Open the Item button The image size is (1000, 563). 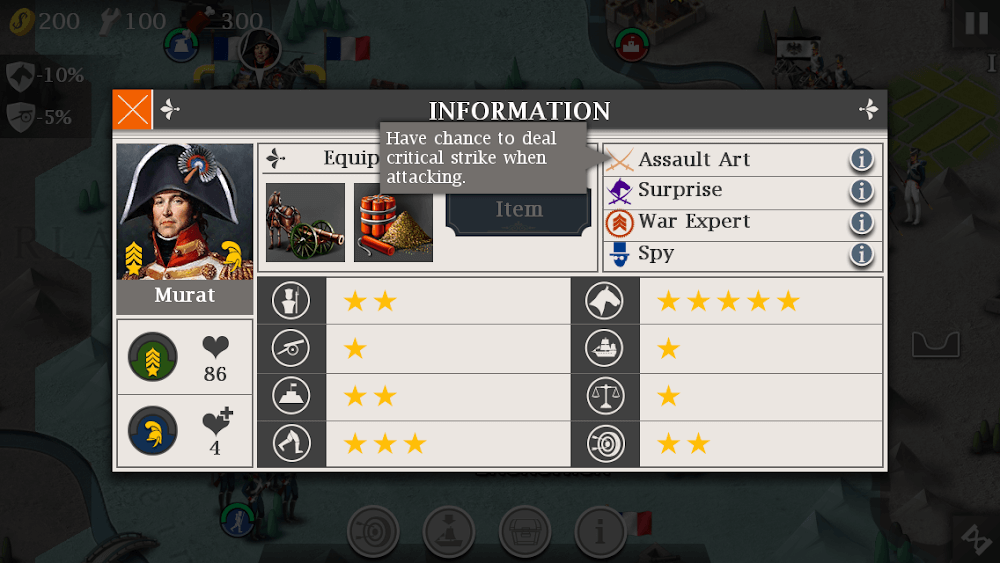point(519,210)
